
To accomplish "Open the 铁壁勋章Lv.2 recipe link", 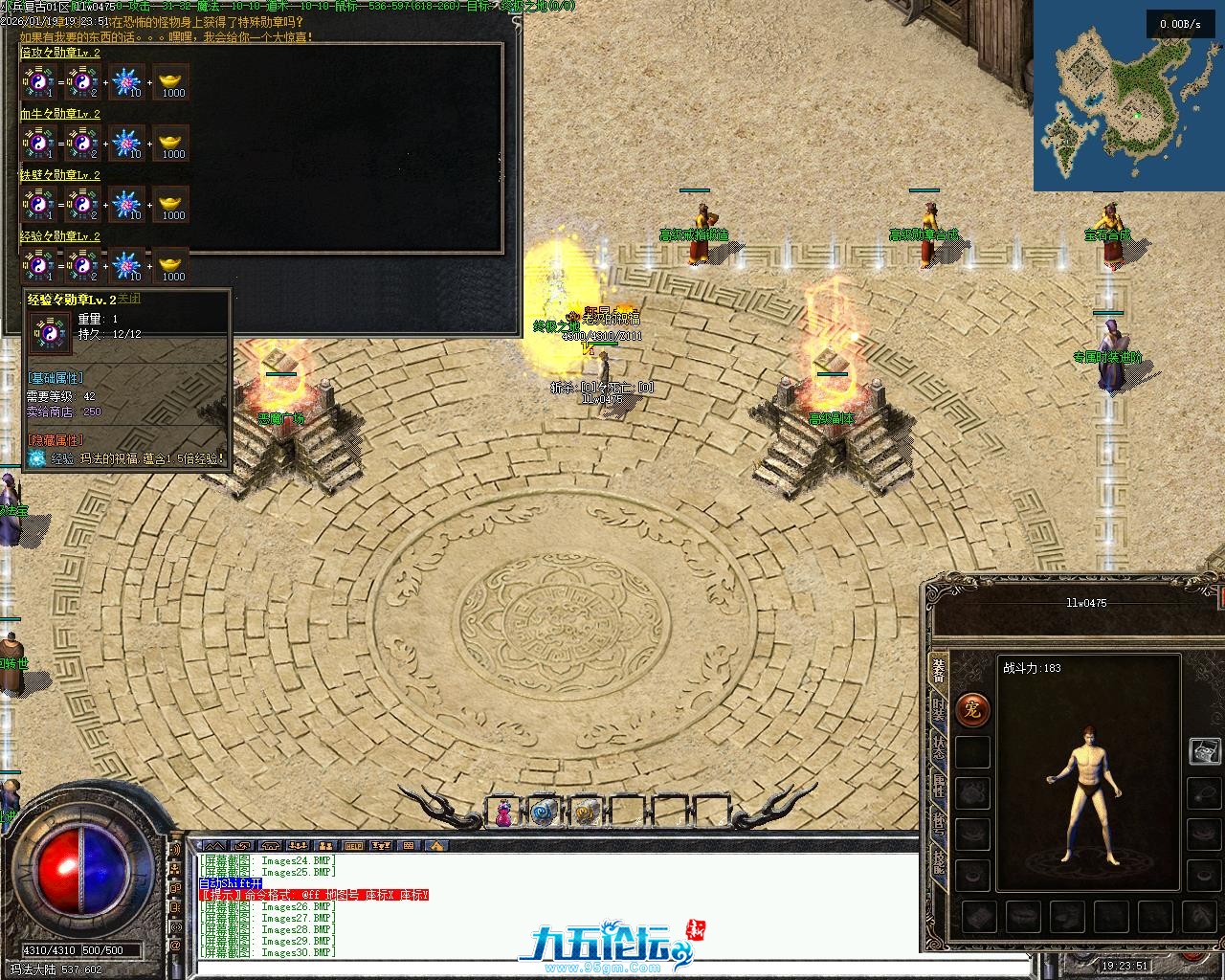I will pos(60,176).
